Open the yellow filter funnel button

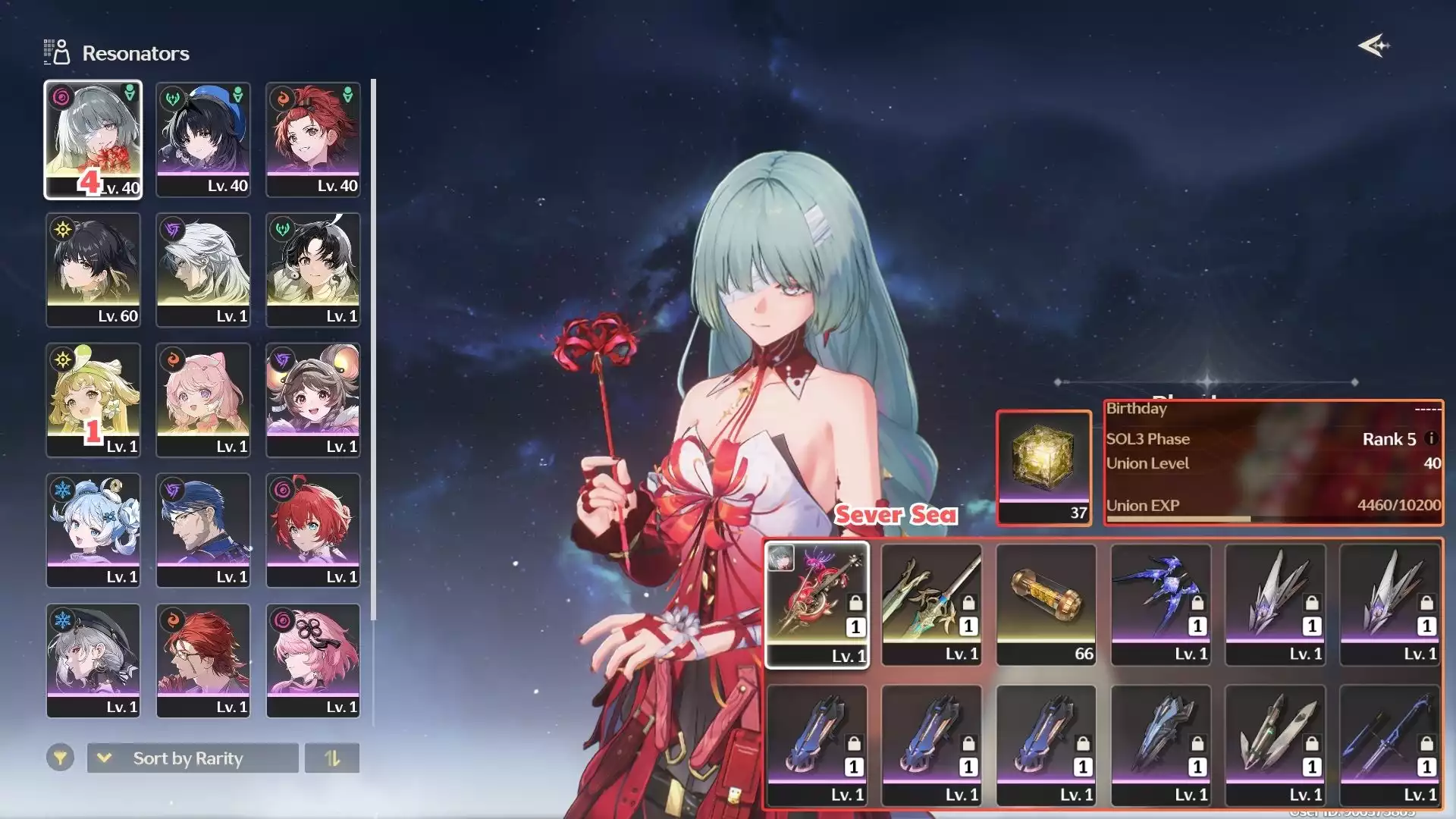(x=60, y=758)
